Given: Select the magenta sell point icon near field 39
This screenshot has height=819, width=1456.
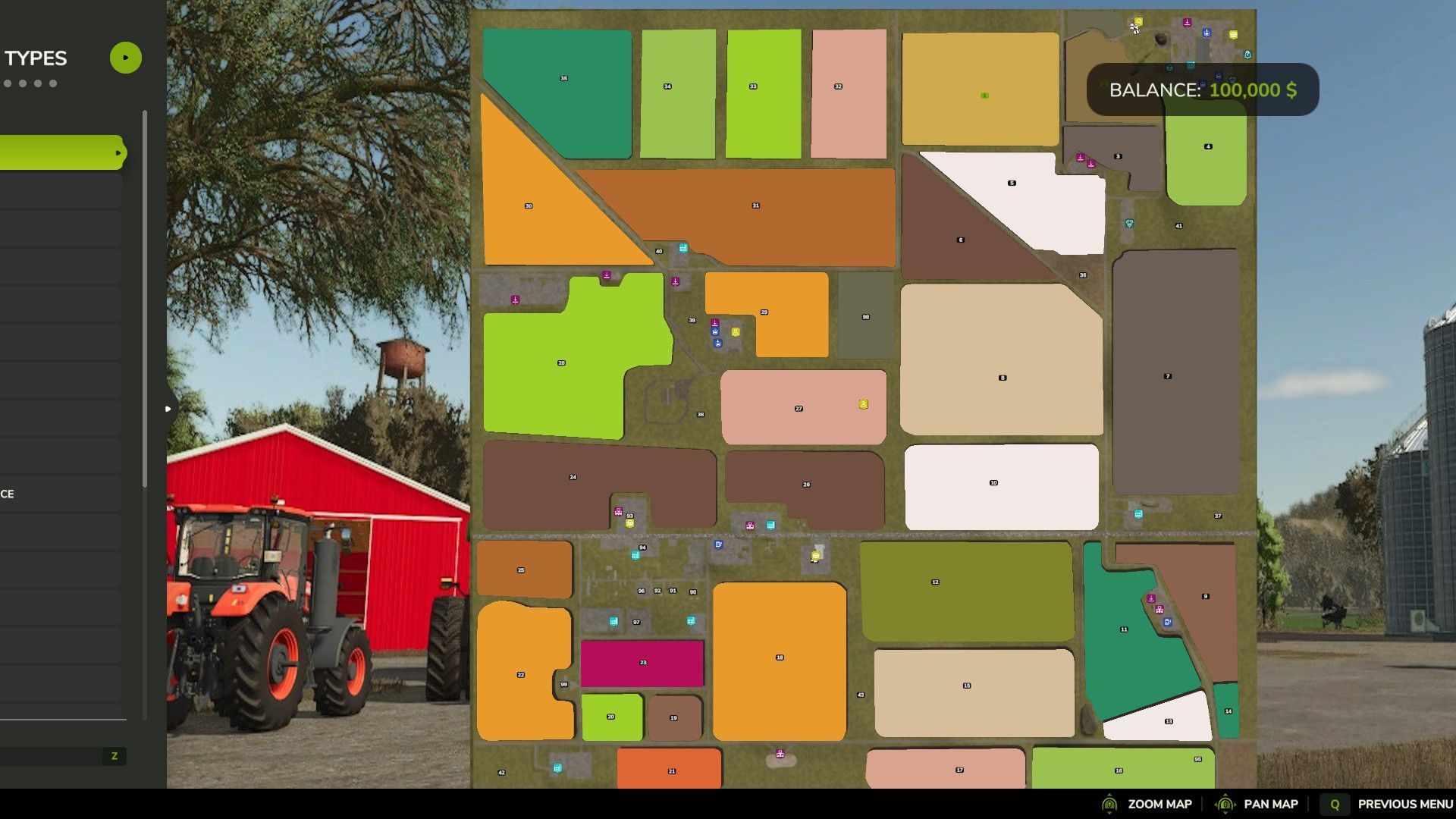Looking at the screenshot, I should pos(715,323).
